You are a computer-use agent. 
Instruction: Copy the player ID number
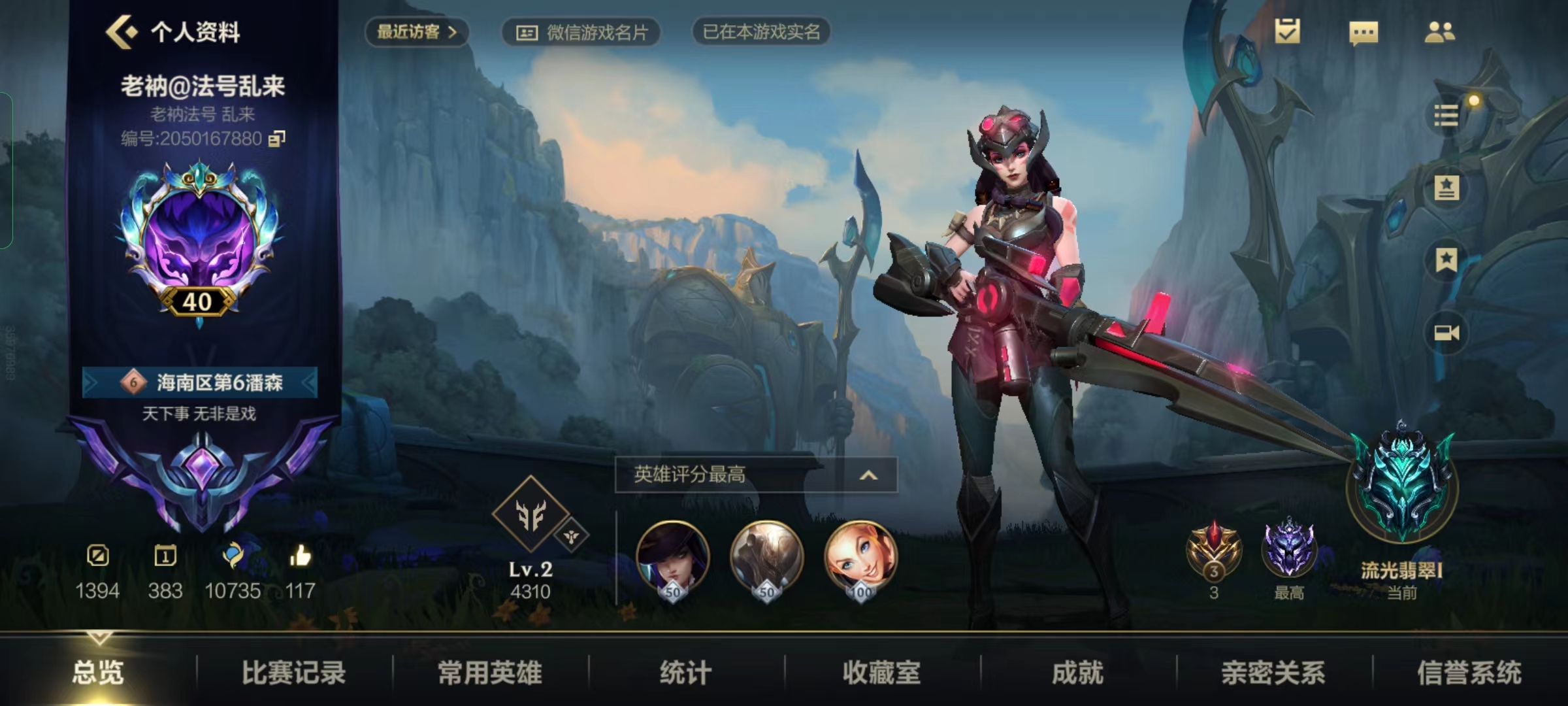tap(277, 139)
